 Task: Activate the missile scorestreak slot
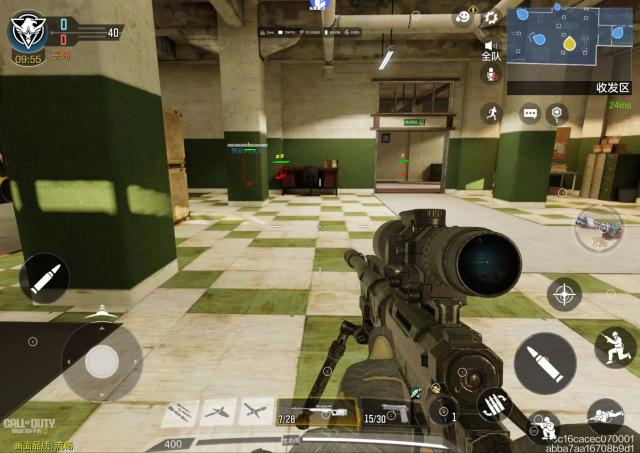180,411
